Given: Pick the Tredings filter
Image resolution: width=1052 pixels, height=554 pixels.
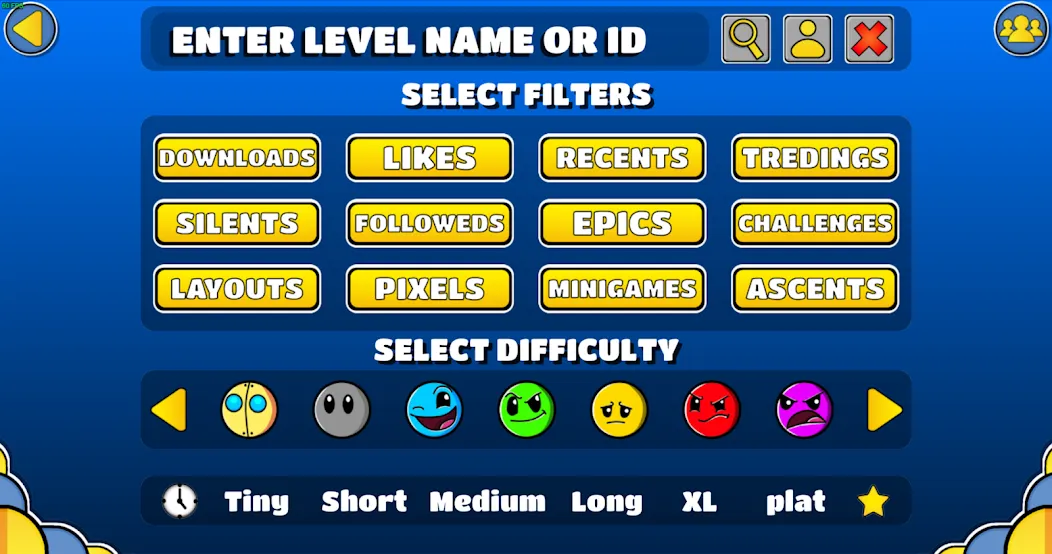Looking at the screenshot, I should tap(815, 158).
